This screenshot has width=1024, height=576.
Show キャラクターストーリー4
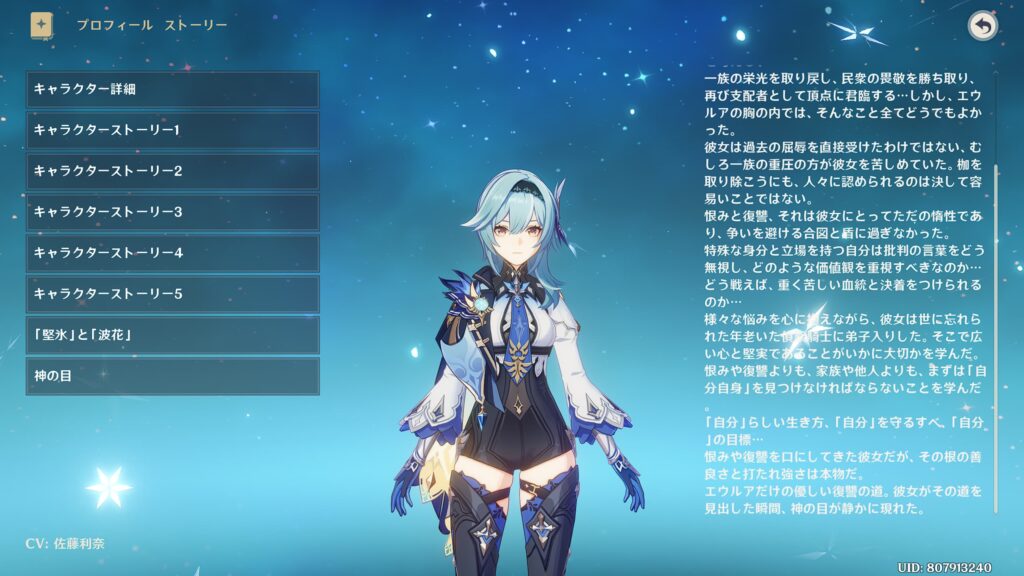click(172, 254)
